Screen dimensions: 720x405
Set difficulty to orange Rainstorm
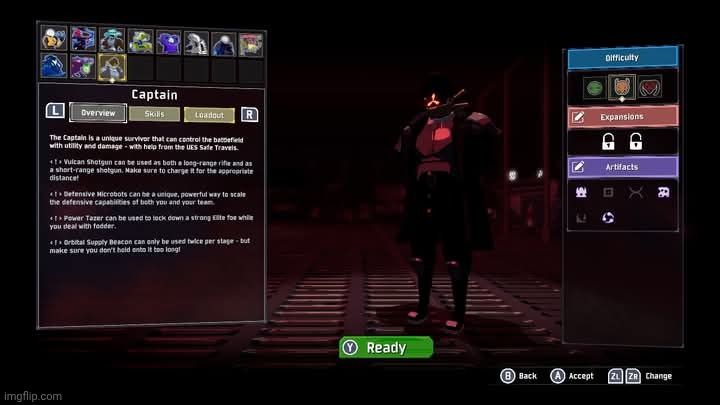[x=622, y=88]
